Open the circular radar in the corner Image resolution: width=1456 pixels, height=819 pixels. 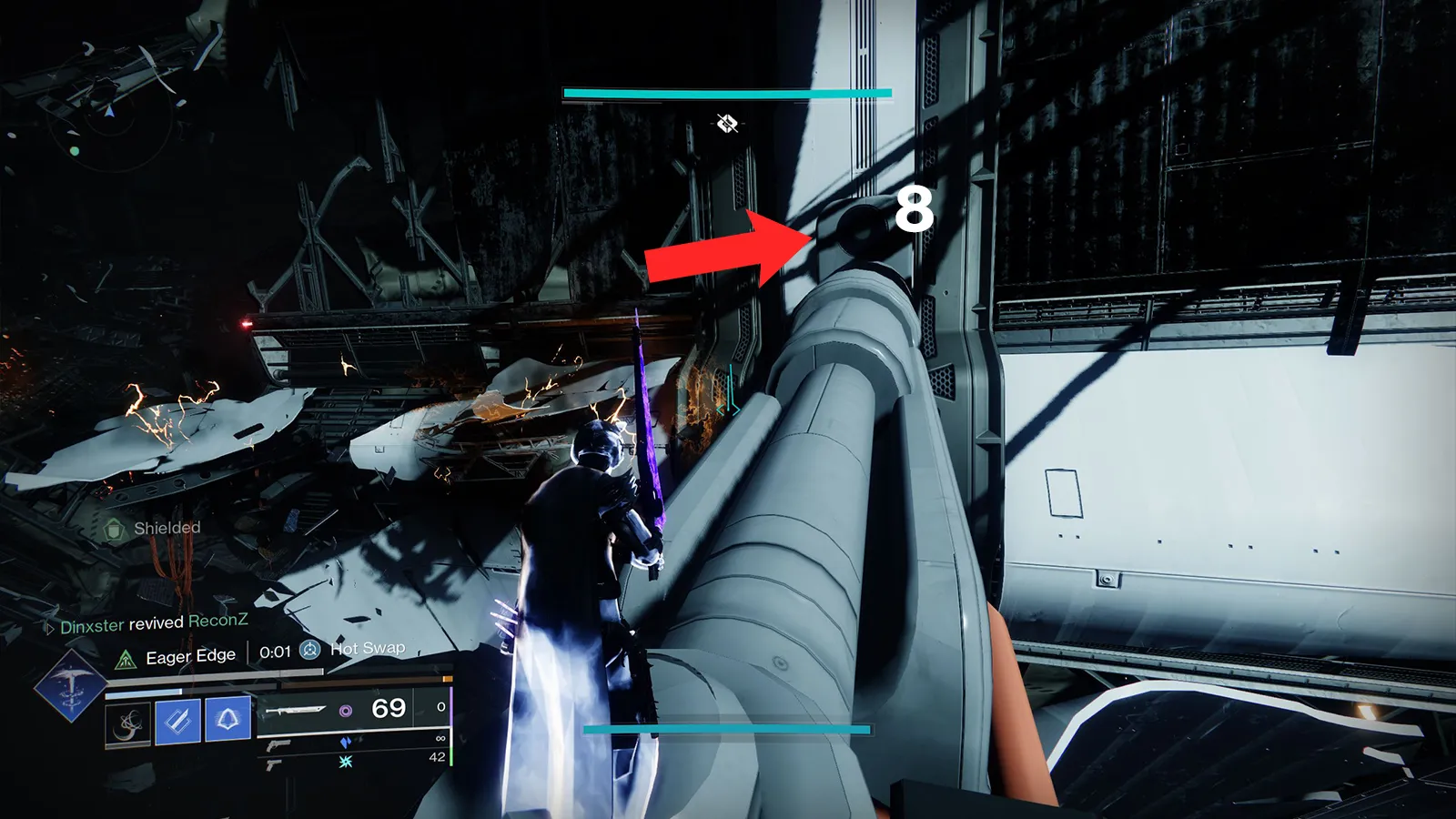[x=102, y=119]
